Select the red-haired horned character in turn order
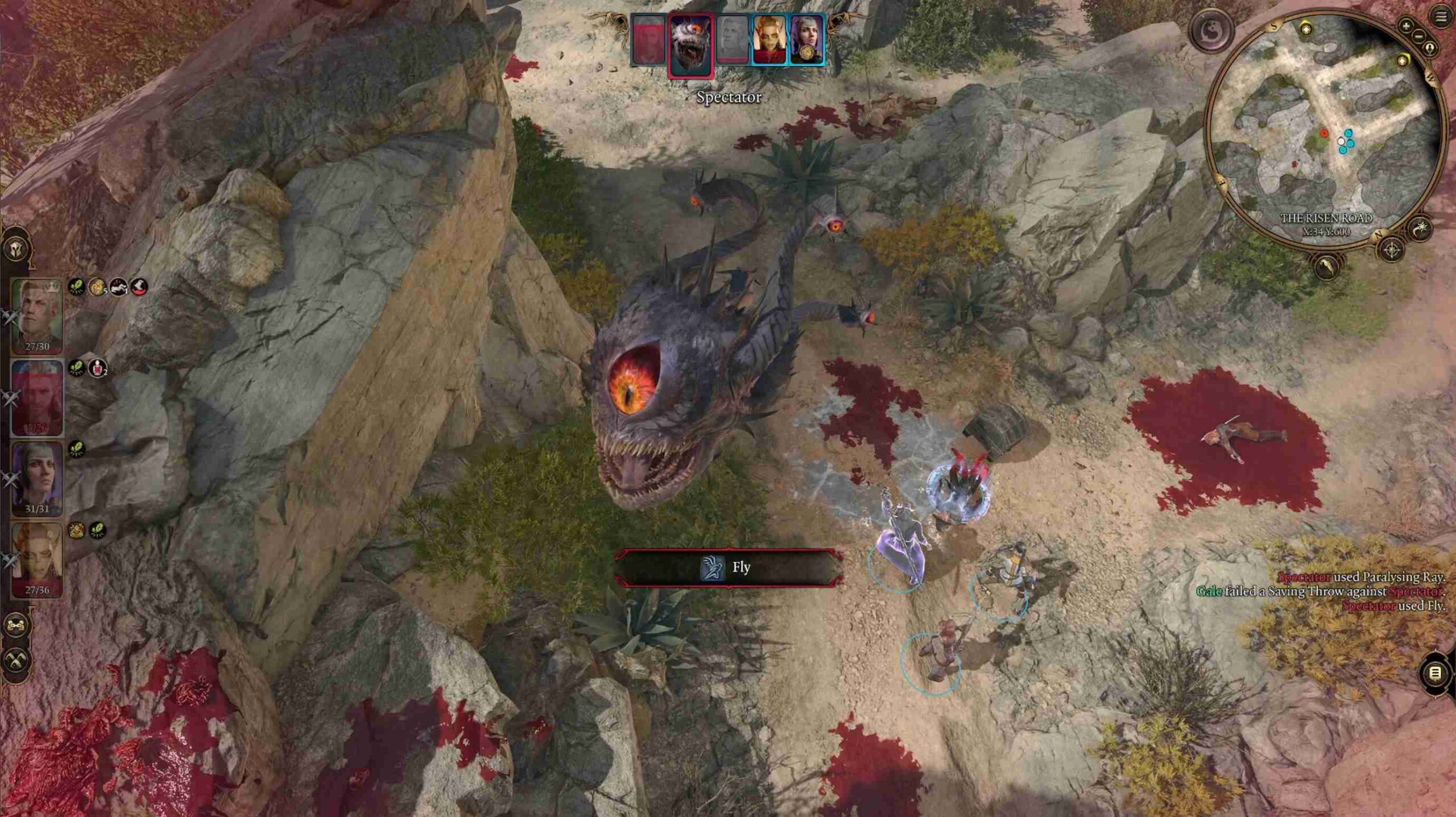This screenshot has height=817, width=1456. 770,40
